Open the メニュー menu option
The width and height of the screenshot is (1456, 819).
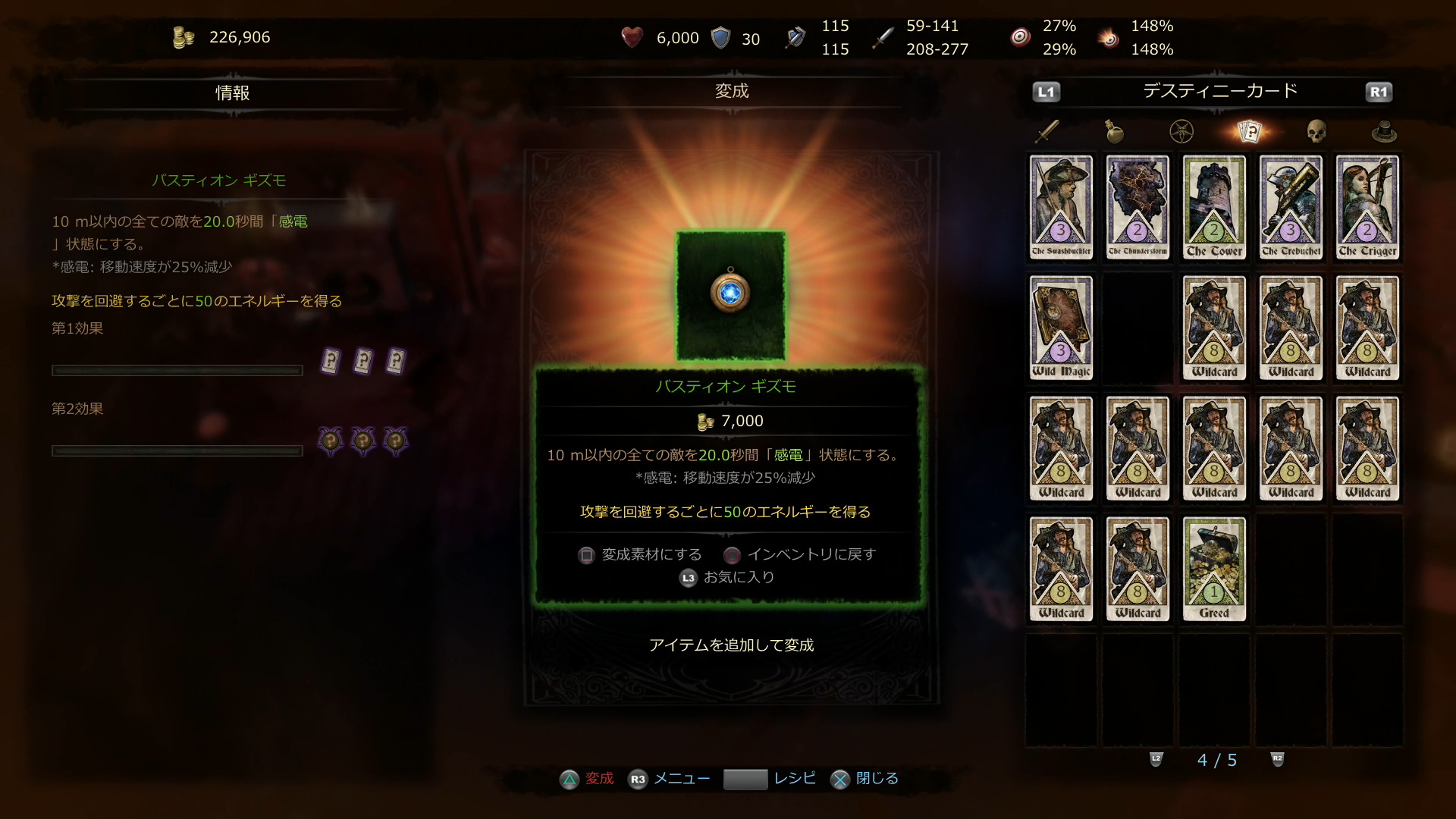point(669,779)
